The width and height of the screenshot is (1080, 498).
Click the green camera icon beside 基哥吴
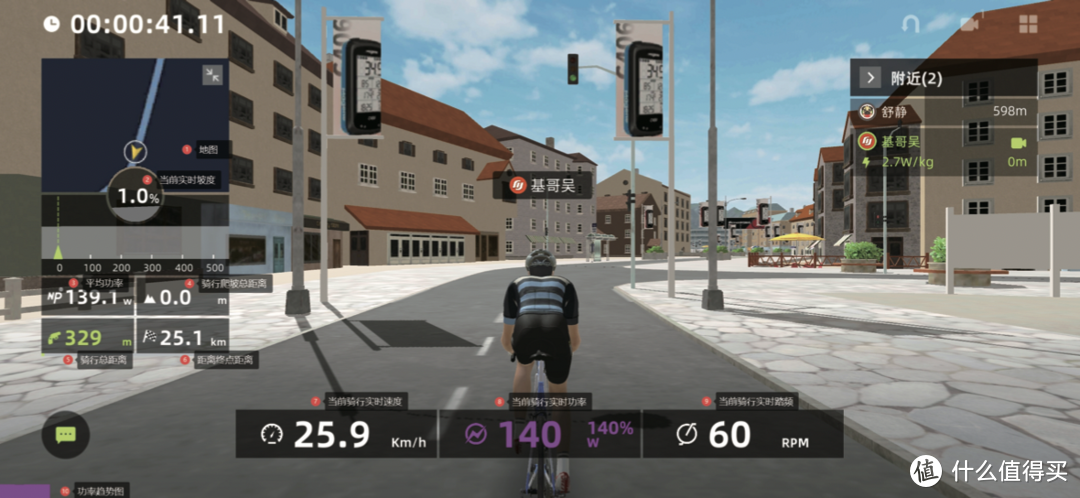(1019, 143)
